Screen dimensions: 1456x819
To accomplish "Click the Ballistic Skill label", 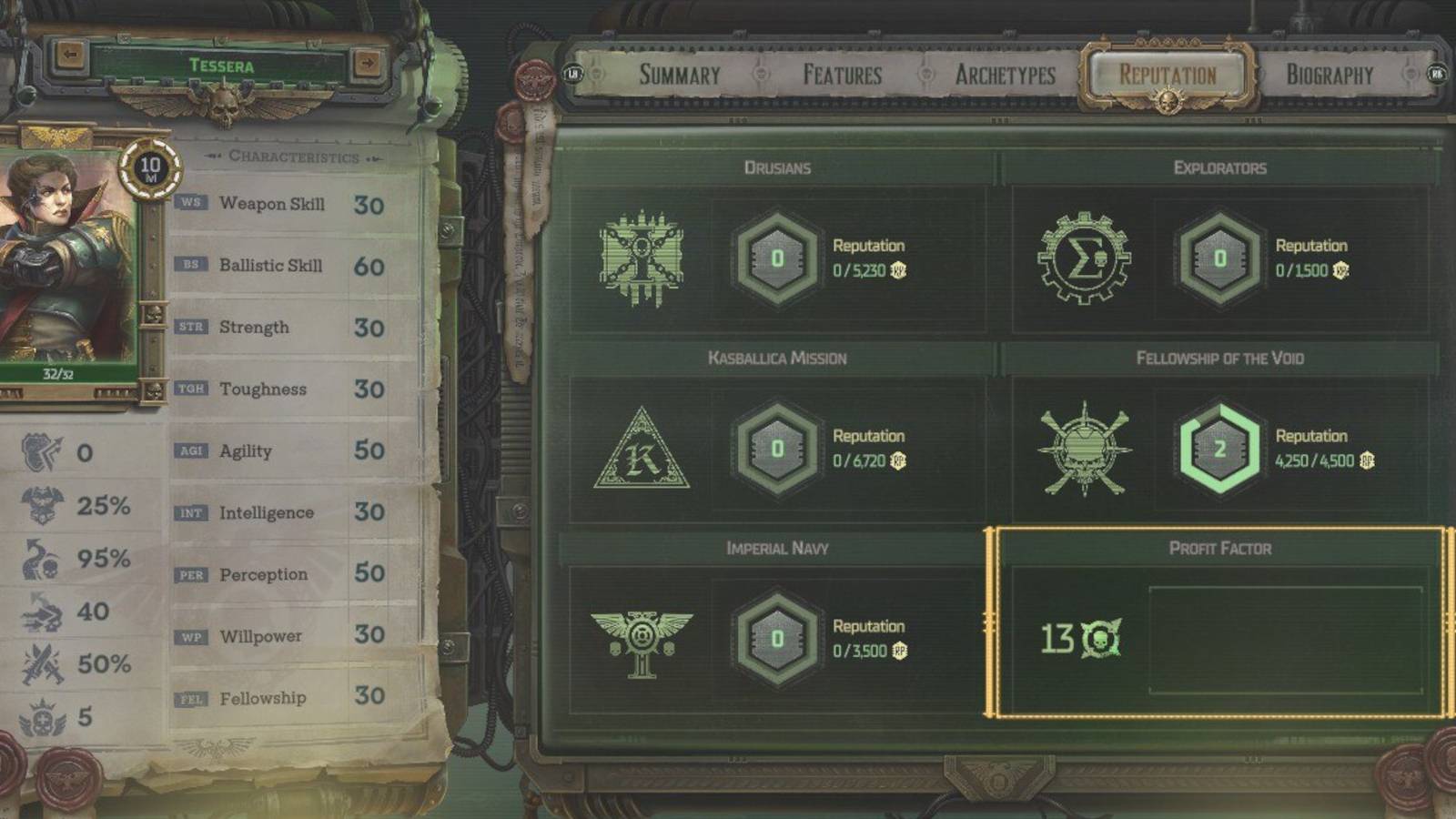I will pos(271,265).
